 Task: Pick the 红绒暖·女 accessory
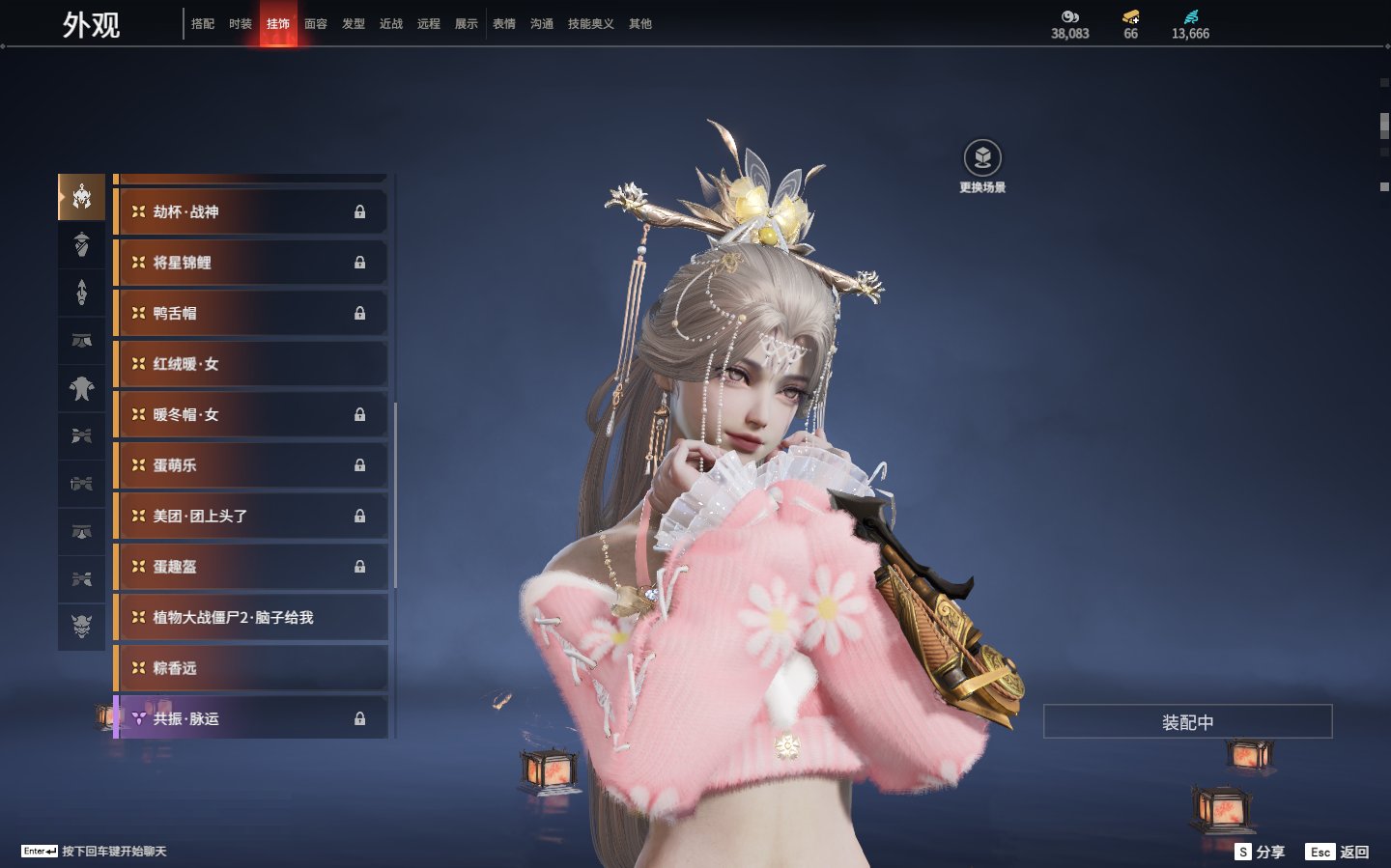251,364
